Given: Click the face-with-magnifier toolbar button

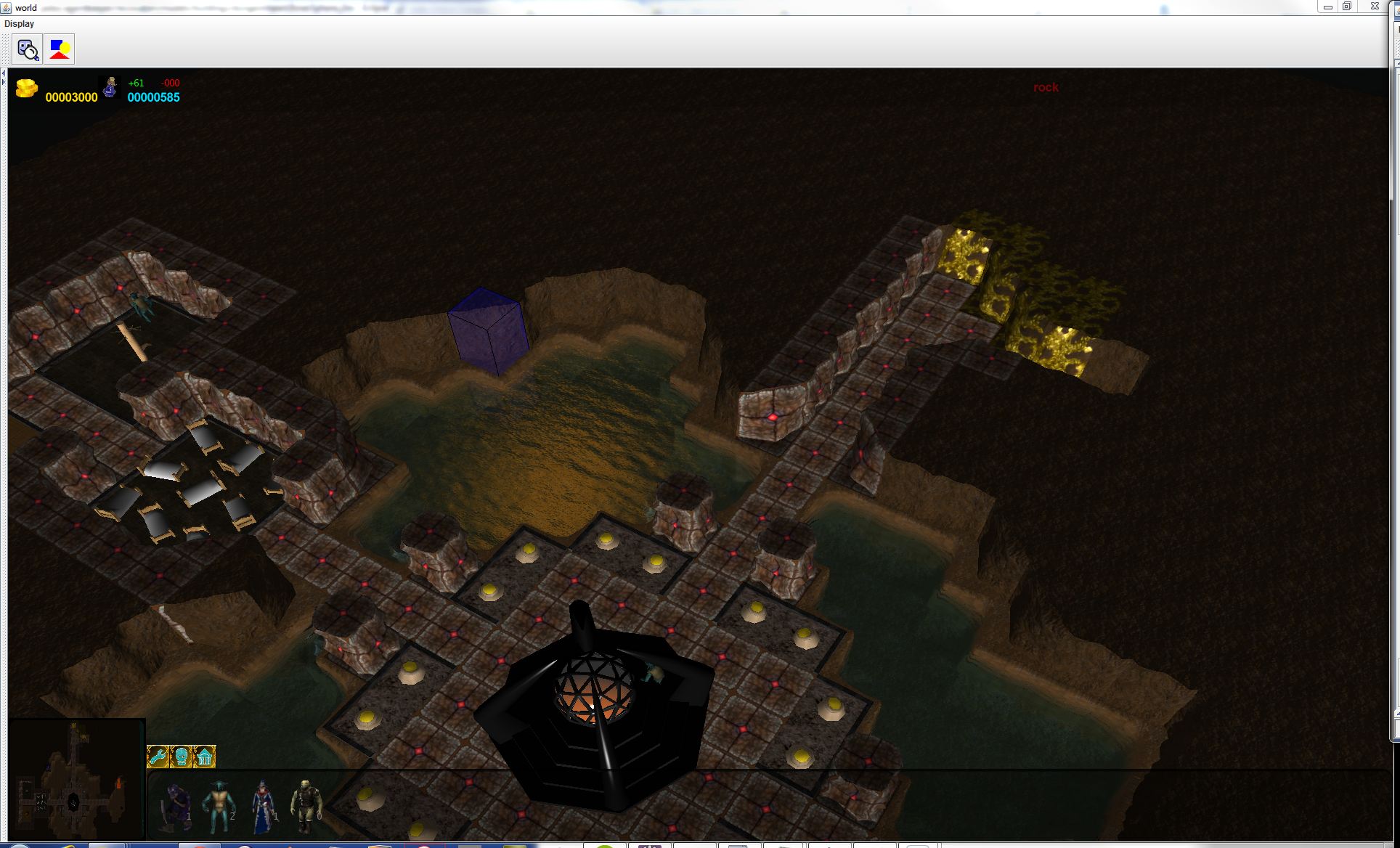Looking at the screenshot, I should click(28, 49).
